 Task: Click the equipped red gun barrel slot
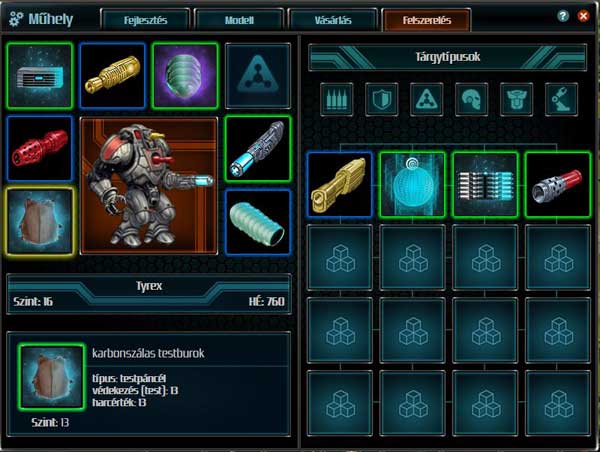tap(39, 149)
